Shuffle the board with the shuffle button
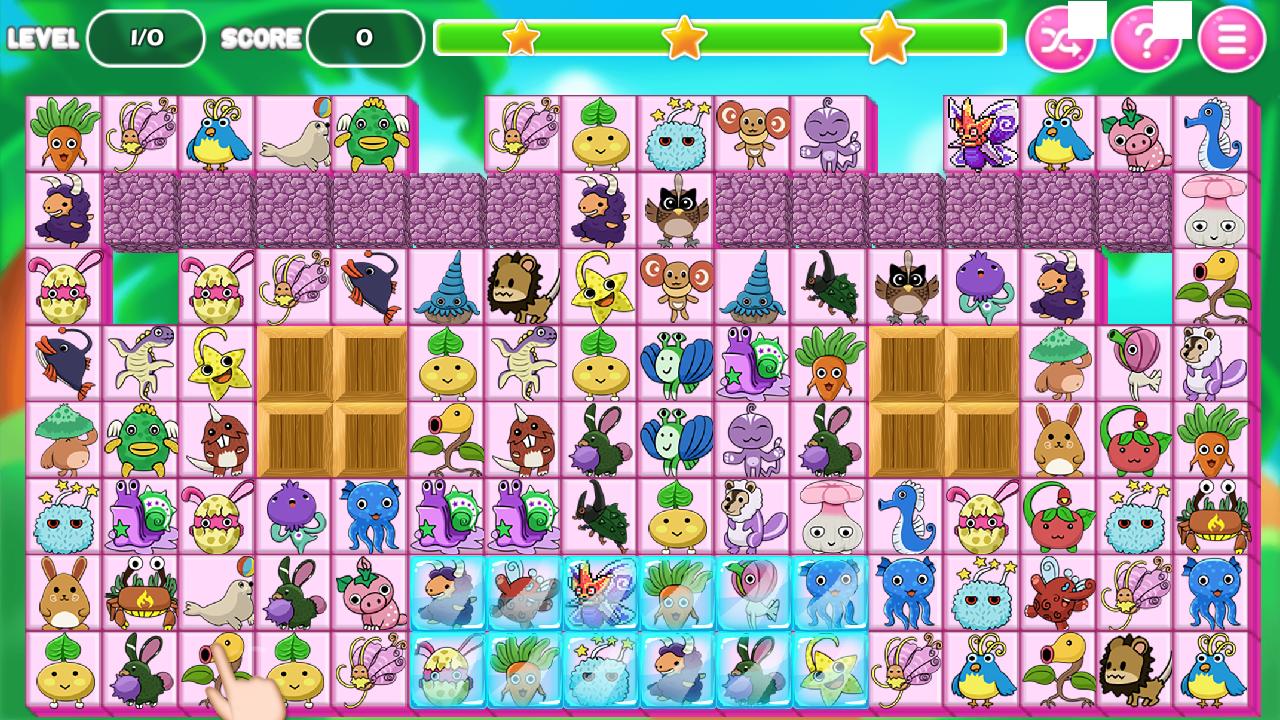Viewport: 1280px width, 720px height. 1060,40
